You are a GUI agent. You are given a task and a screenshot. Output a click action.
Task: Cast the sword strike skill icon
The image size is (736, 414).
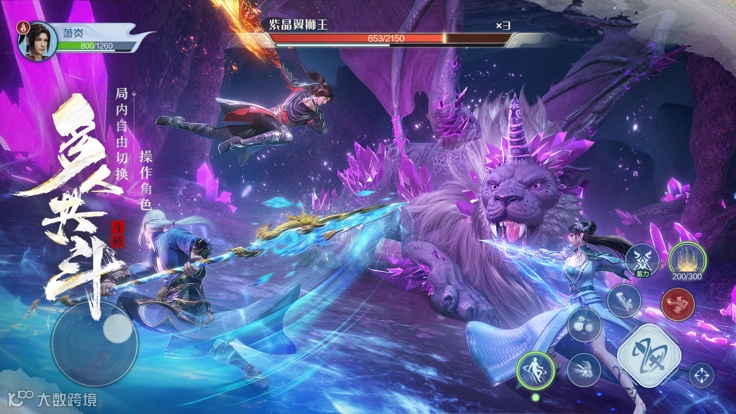623,300
